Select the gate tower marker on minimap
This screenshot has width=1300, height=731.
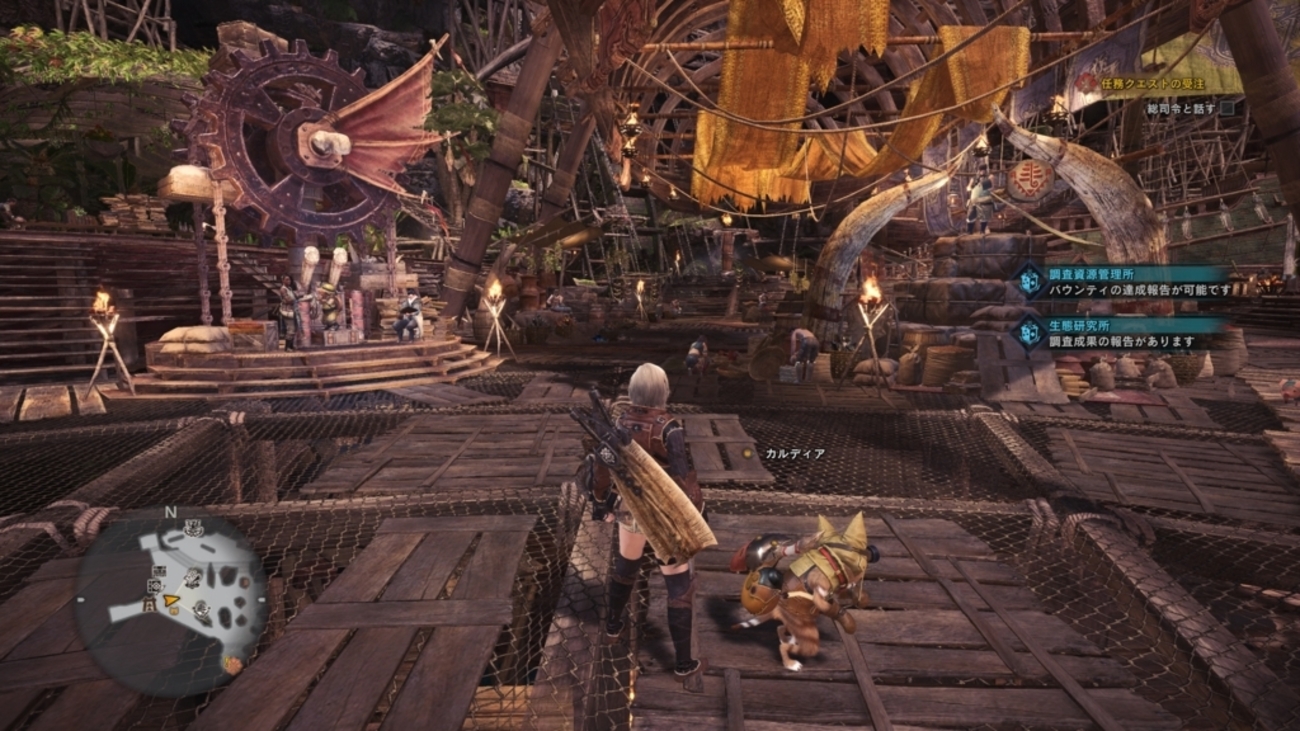click(149, 606)
